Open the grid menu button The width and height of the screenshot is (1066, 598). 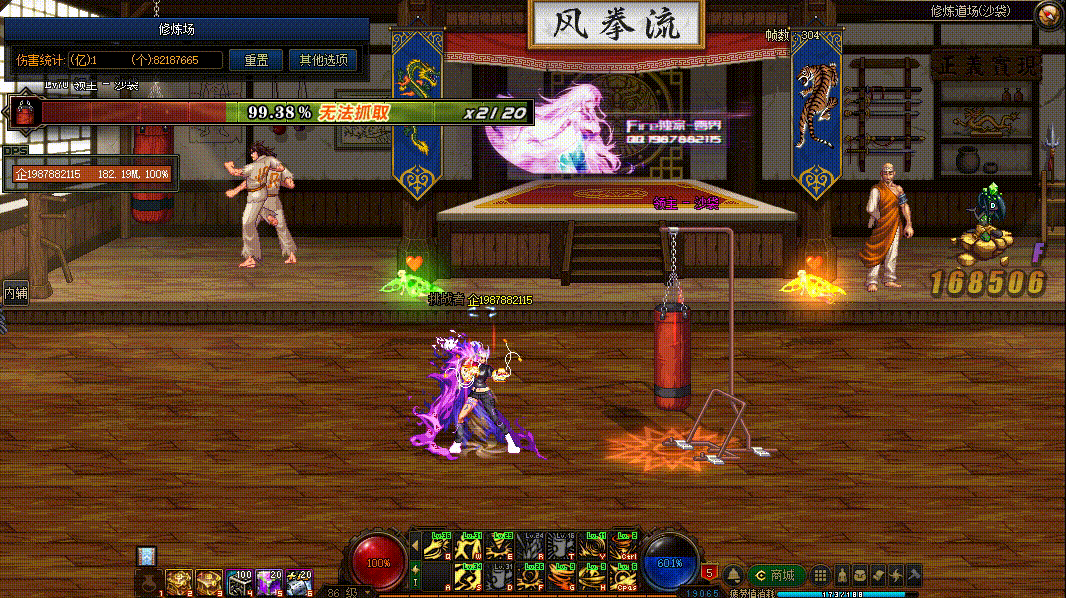point(820,575)
